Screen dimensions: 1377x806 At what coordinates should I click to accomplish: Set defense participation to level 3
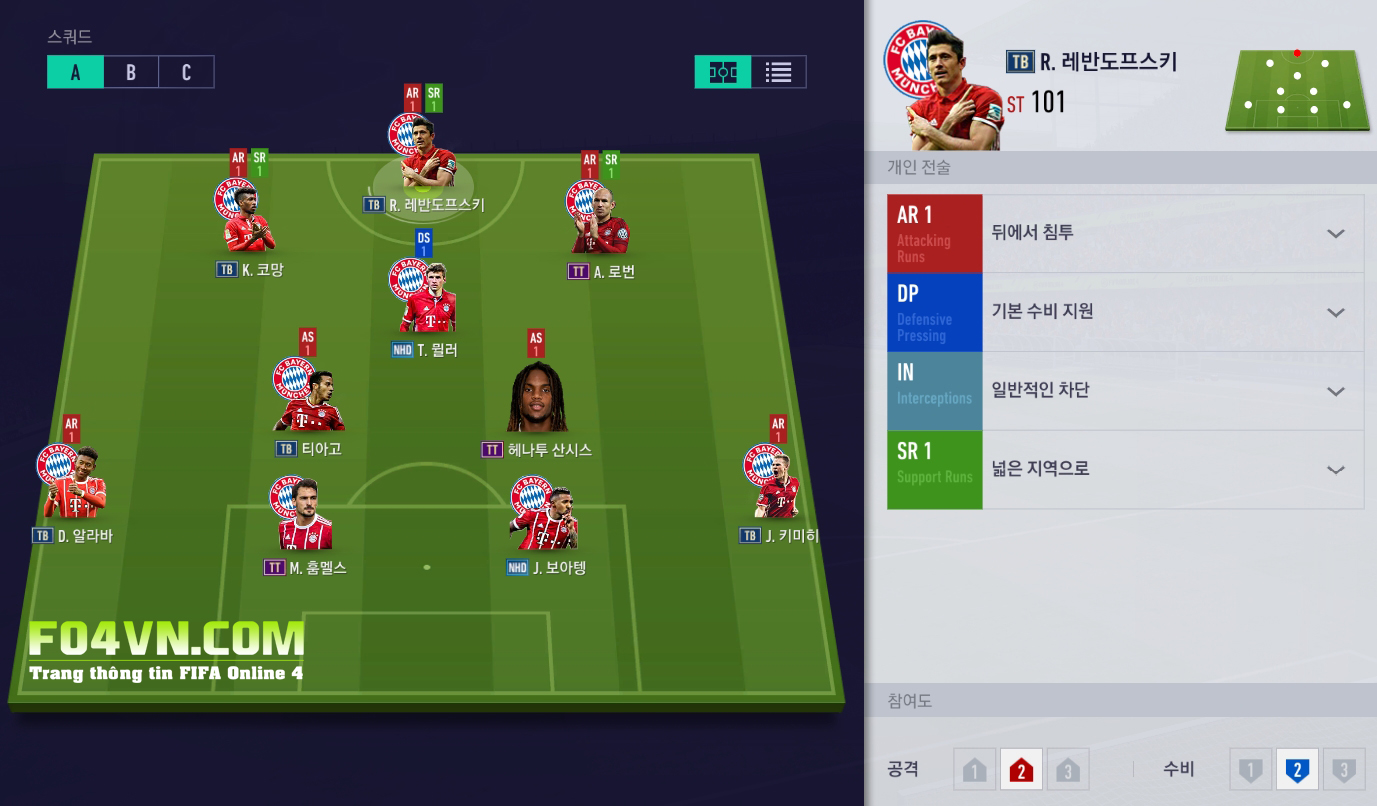point(1344,770)
